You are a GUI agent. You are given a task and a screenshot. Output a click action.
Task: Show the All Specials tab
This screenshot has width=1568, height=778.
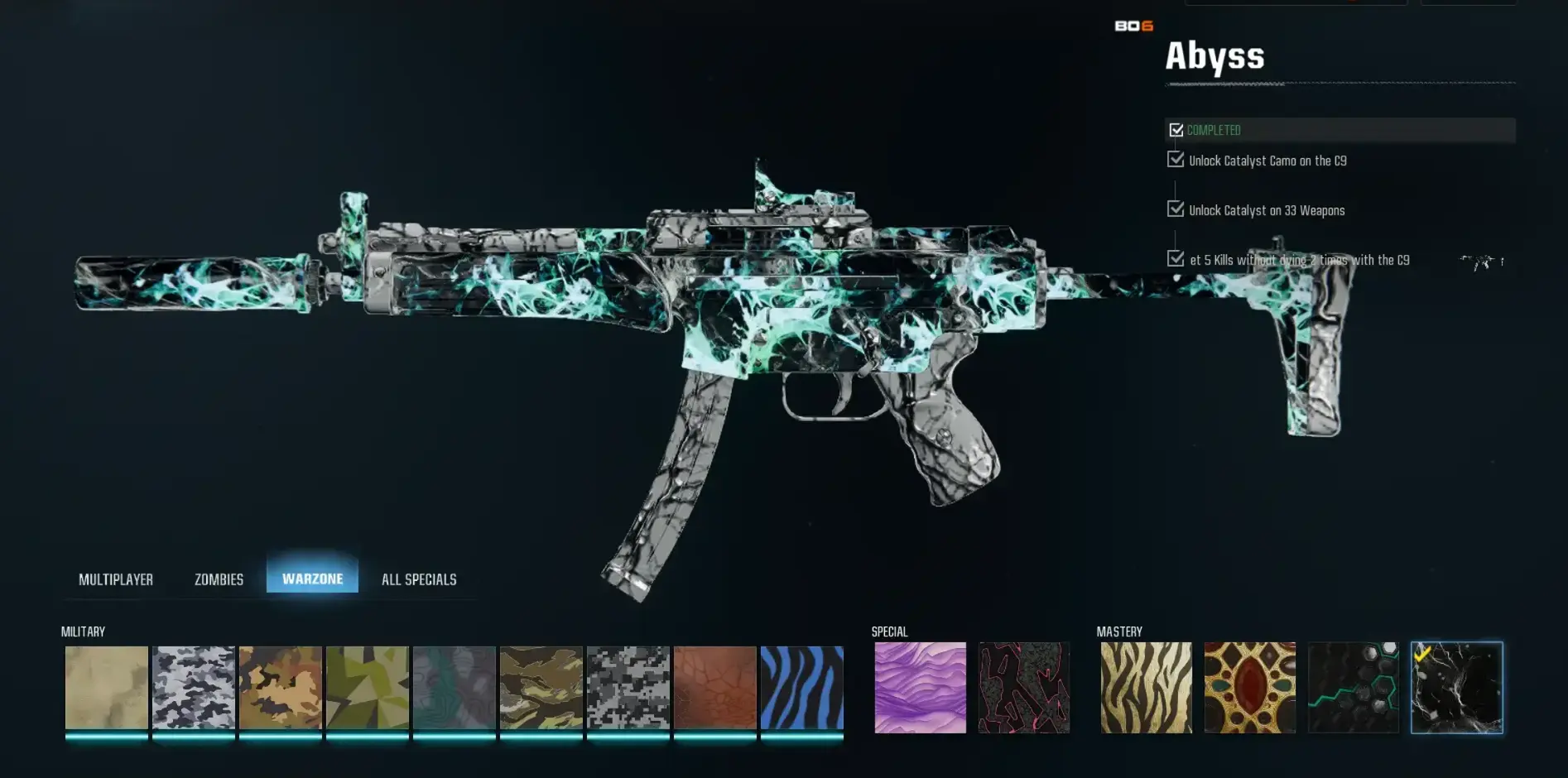pyautogui.click(x=419, y=579)
